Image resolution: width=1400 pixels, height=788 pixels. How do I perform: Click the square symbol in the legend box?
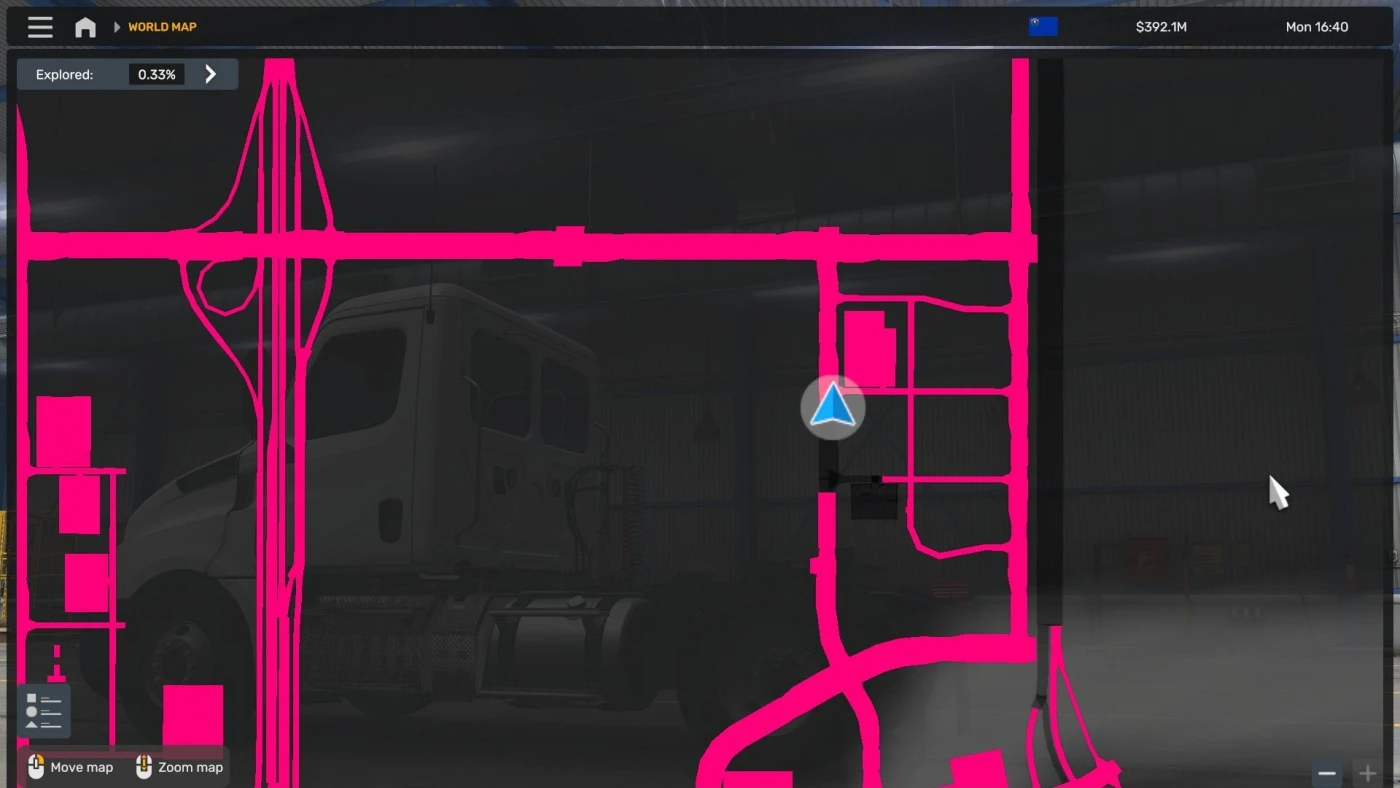pyautogui.click(x=31, y=697)
